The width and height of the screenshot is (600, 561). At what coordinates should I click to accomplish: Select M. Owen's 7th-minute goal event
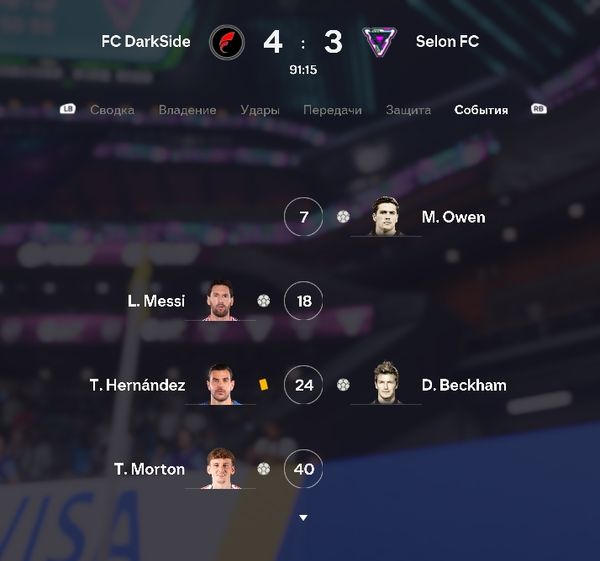click(x=452, y=217)
